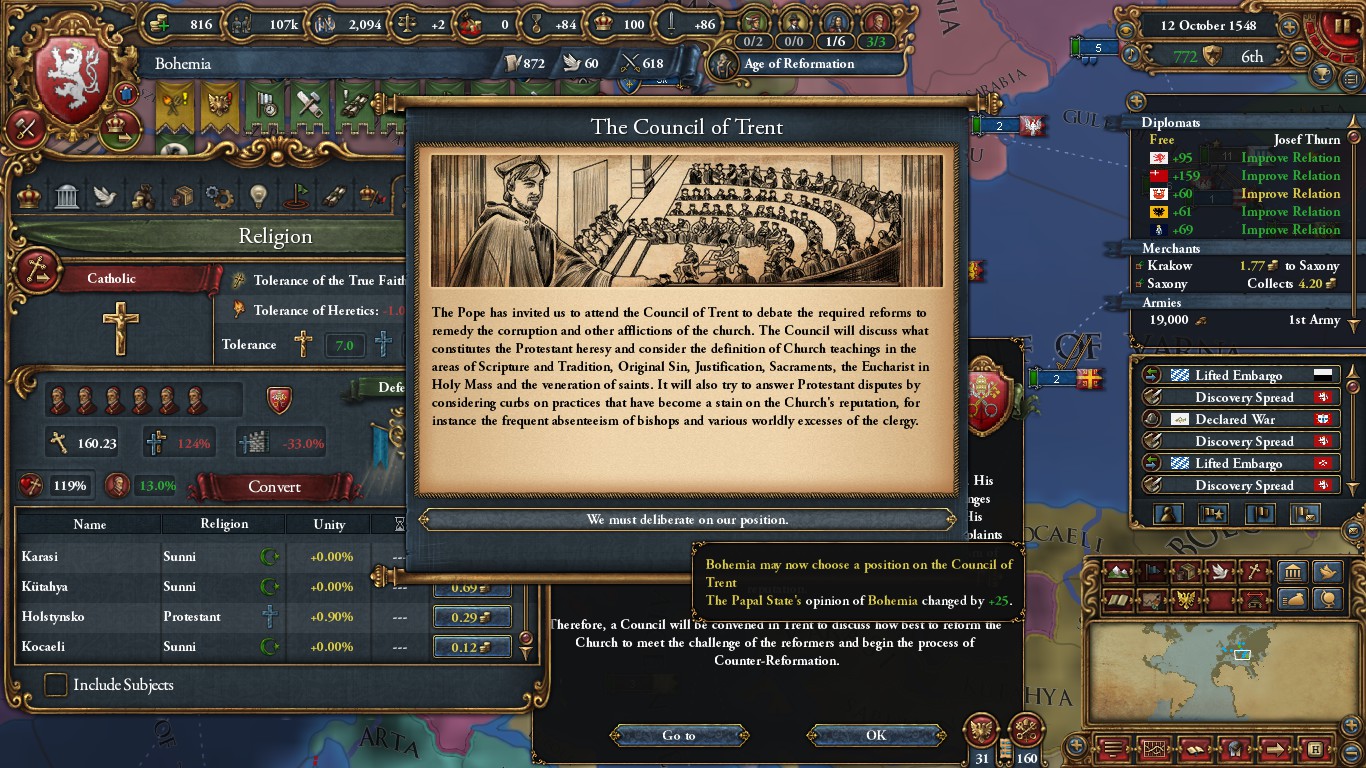Choose 'We must deliberate on our position'

pyautogui.click(x=687, y=520)
